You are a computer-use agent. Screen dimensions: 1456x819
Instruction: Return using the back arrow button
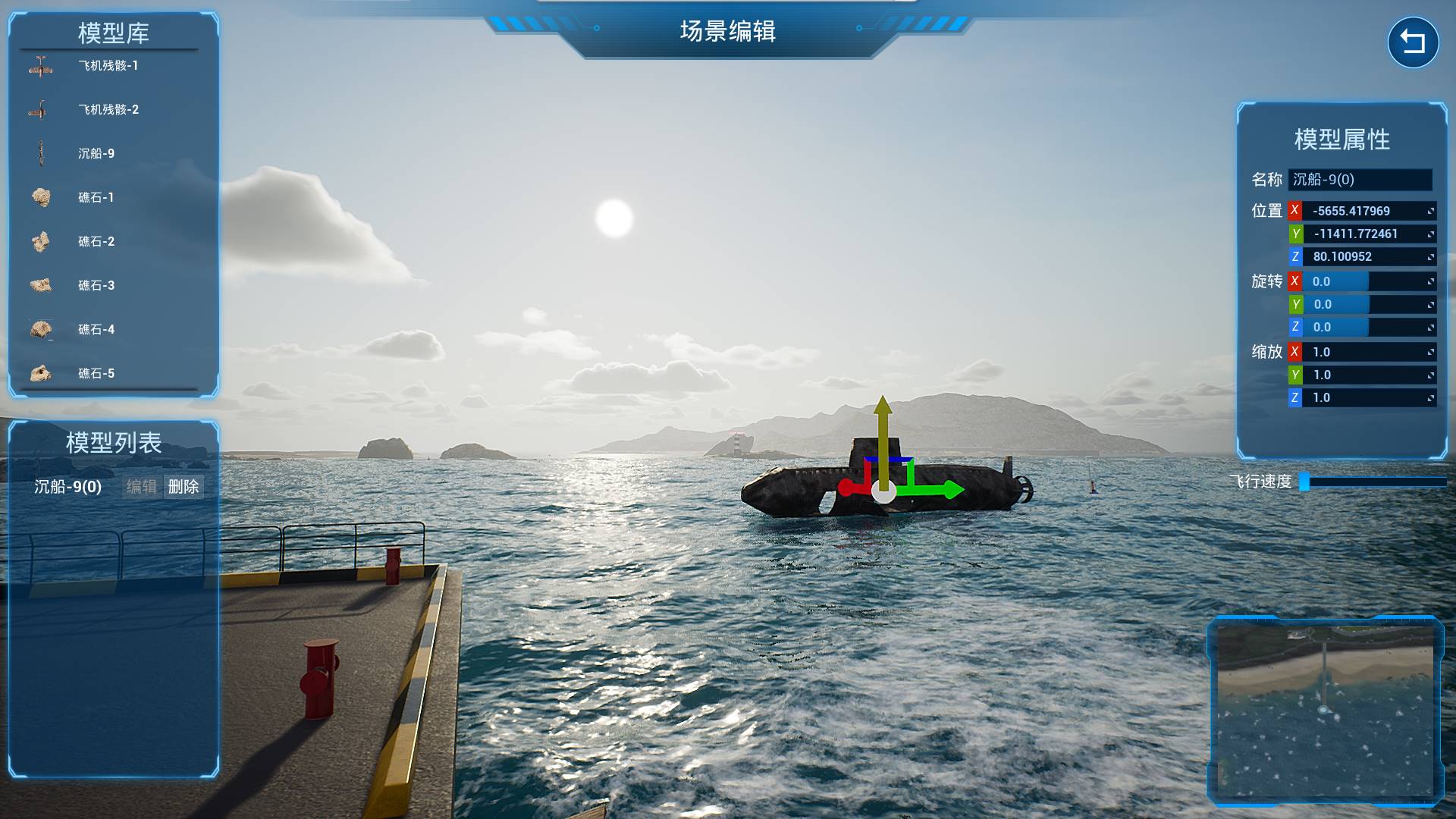(1413, 42)
